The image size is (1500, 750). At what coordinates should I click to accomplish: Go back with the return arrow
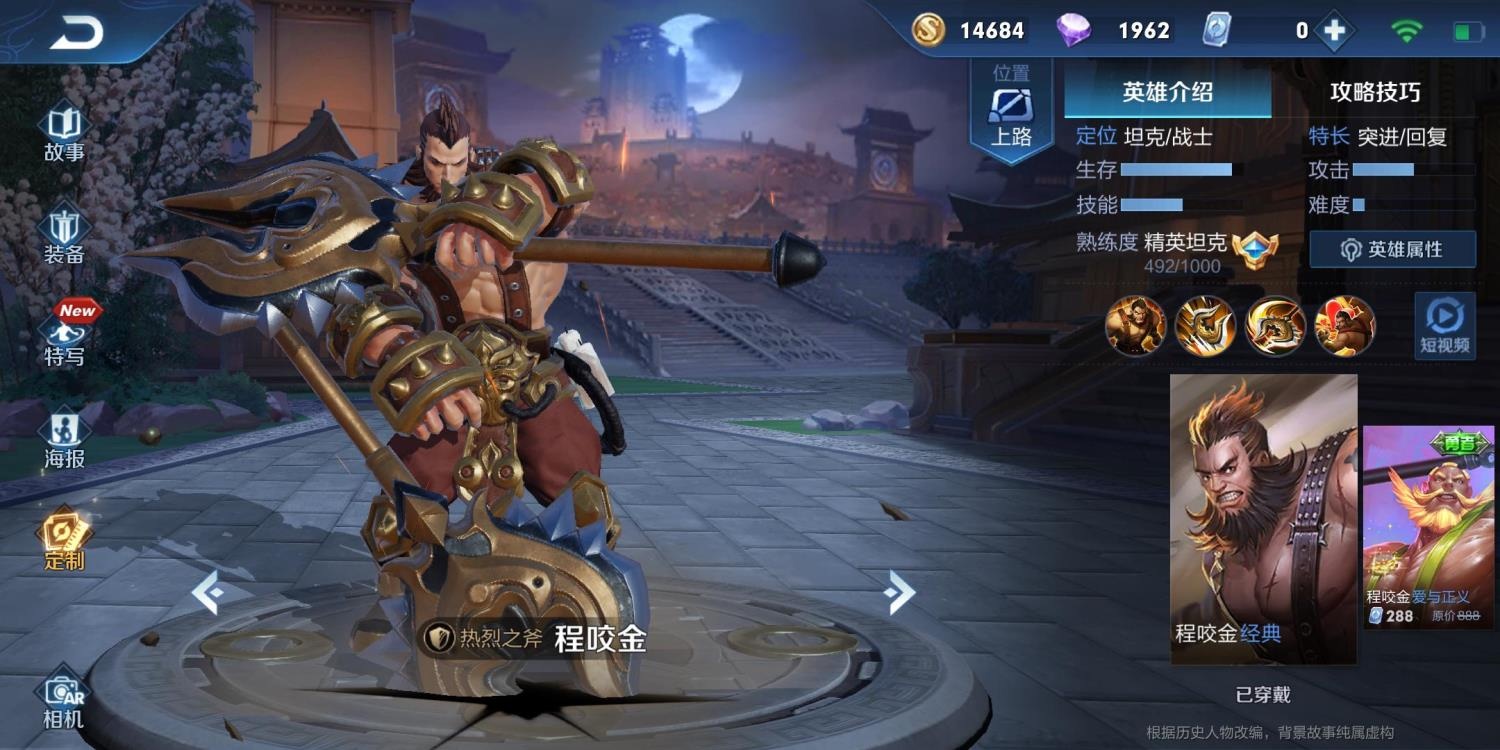coord(76,33)
